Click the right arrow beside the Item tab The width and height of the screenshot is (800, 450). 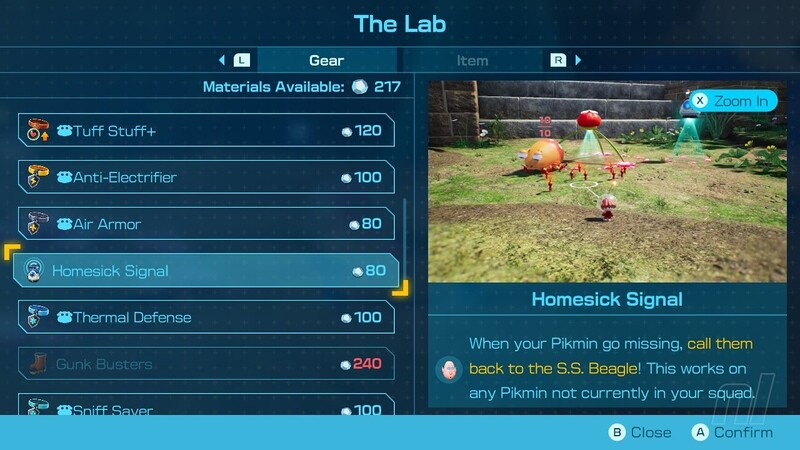(578, 60)
